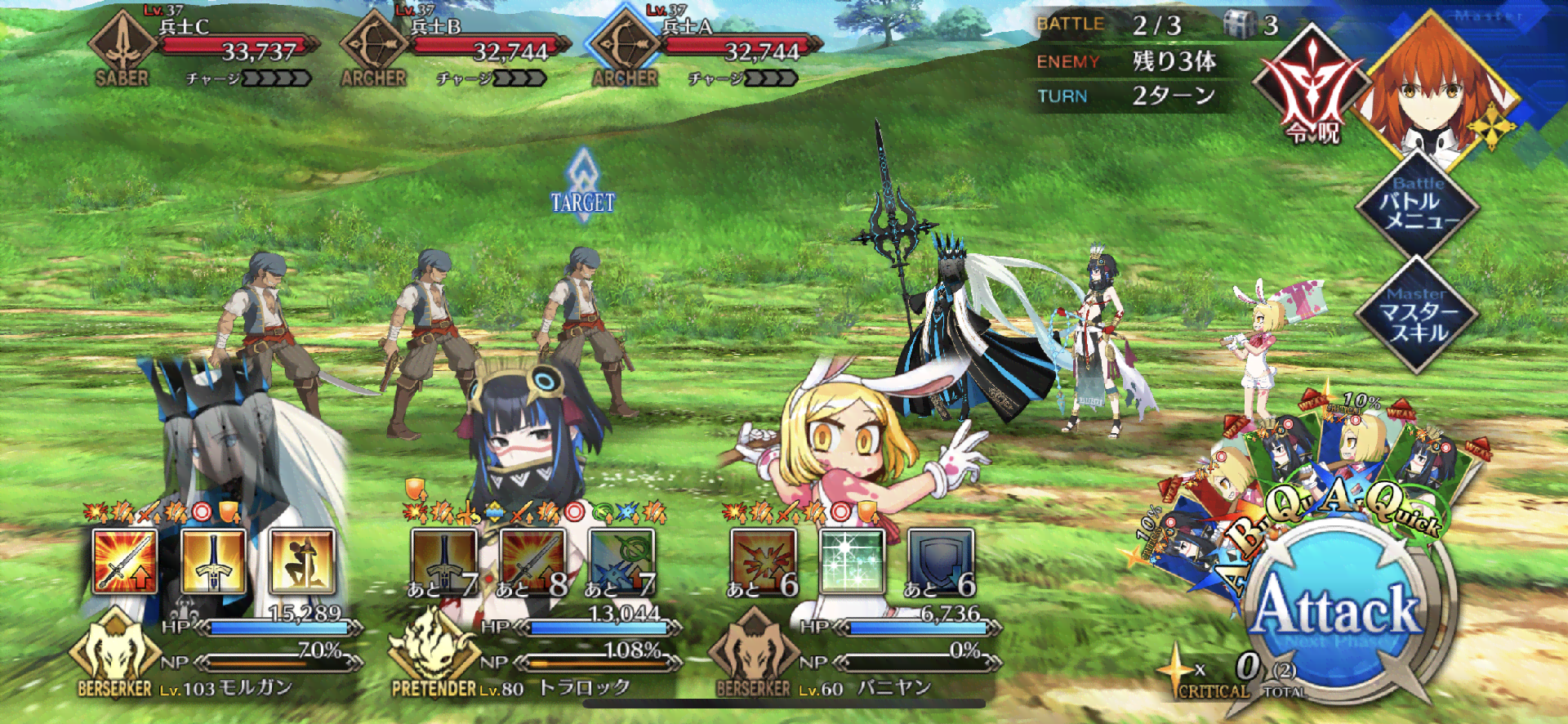Select Bunyan's shield skill on cooldown
The image size is (1568, 724).
tap(941, 561)
